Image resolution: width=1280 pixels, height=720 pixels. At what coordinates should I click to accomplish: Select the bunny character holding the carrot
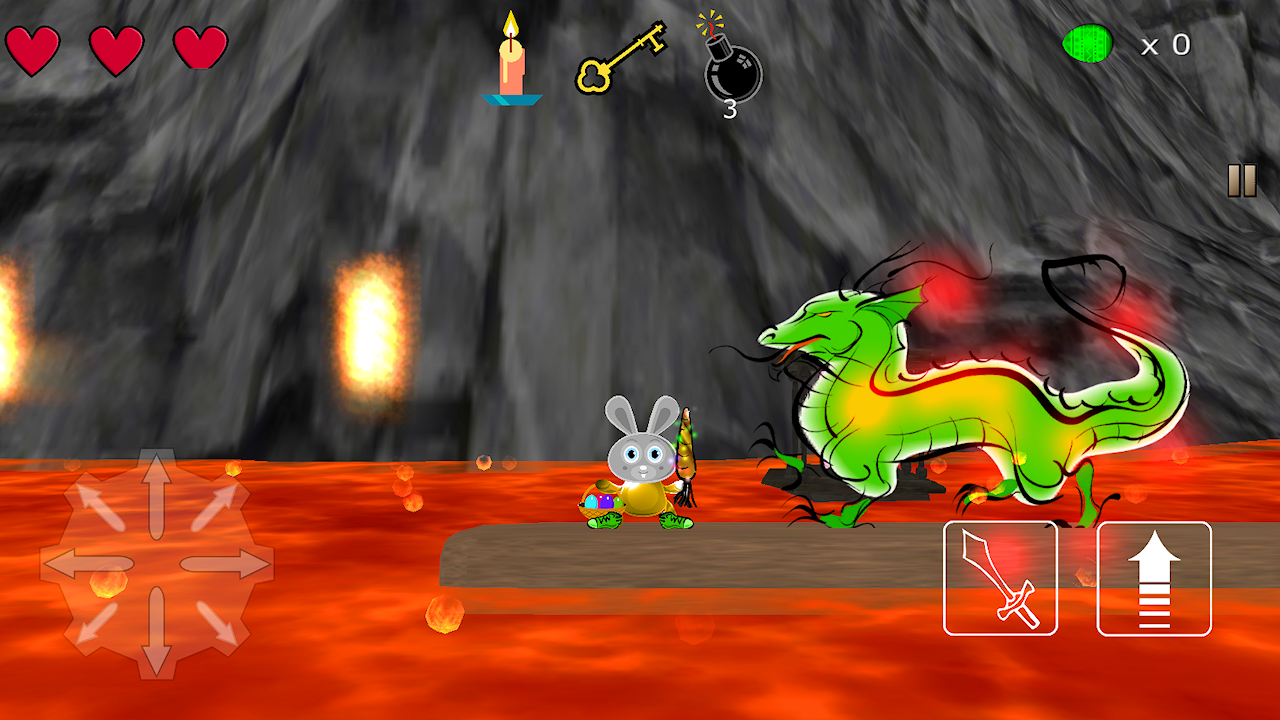pos(645,470)
